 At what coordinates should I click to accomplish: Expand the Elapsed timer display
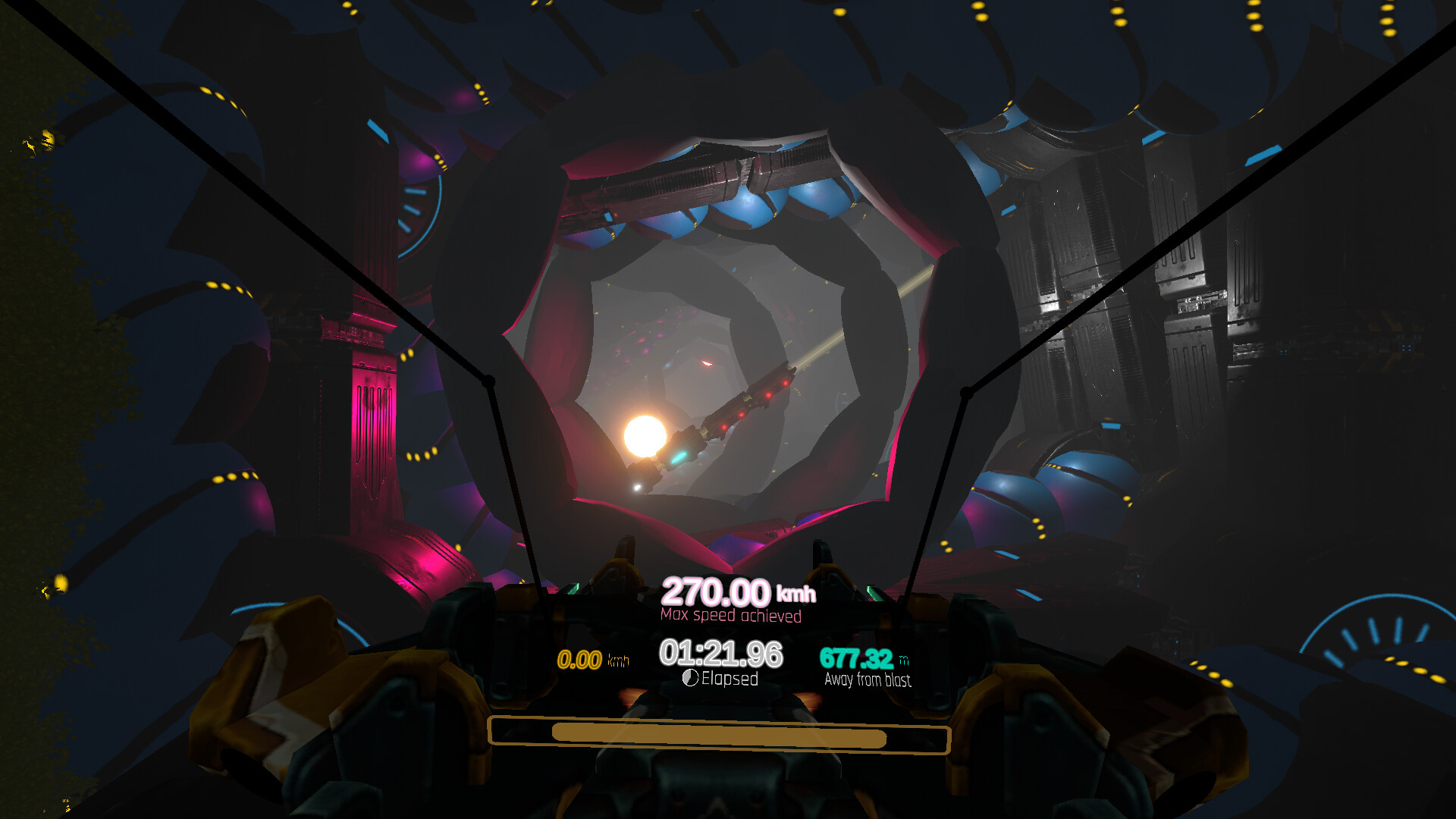(720, 652)
